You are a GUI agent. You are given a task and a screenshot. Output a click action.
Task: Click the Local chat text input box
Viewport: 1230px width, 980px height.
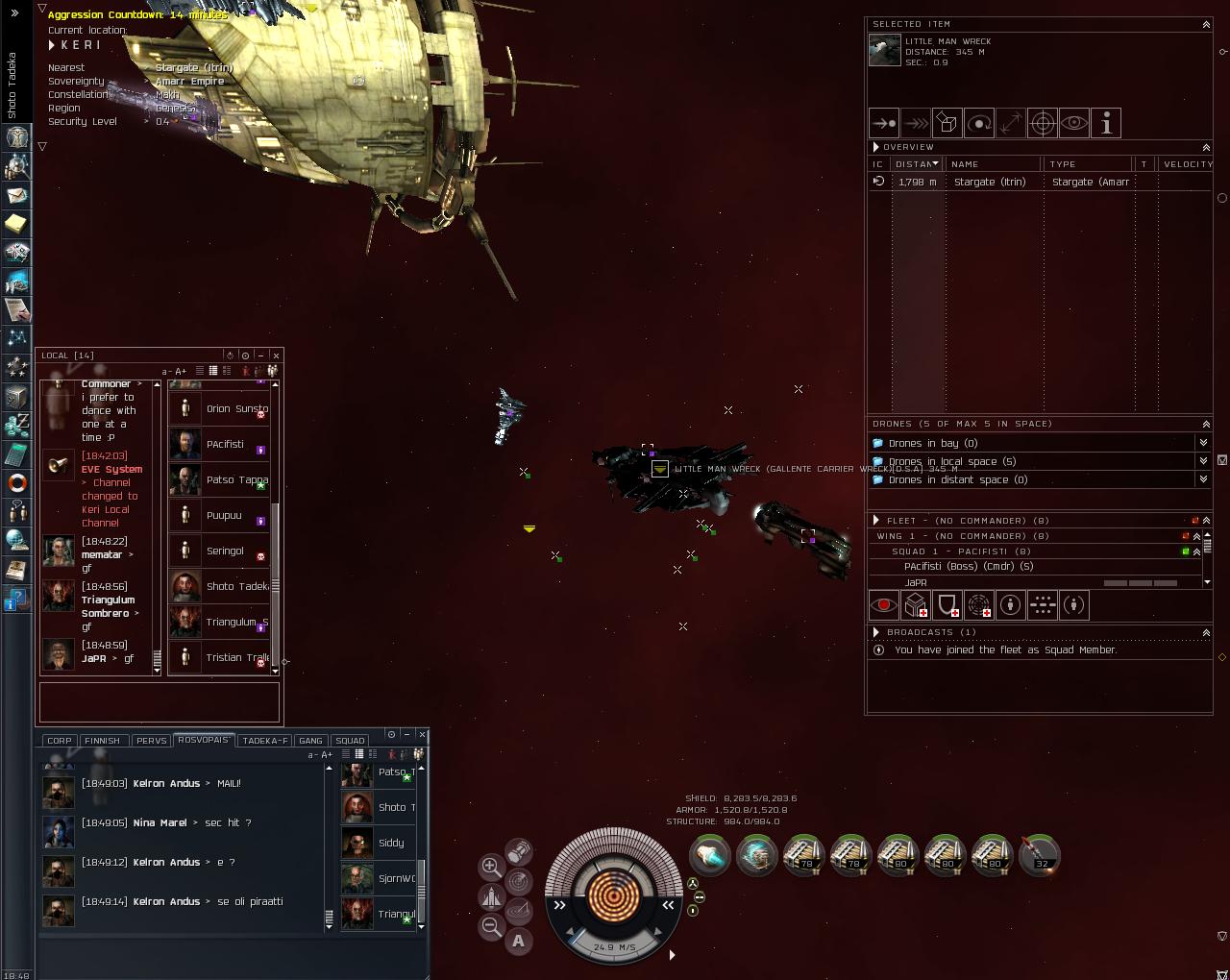click(x=160, y=701)
